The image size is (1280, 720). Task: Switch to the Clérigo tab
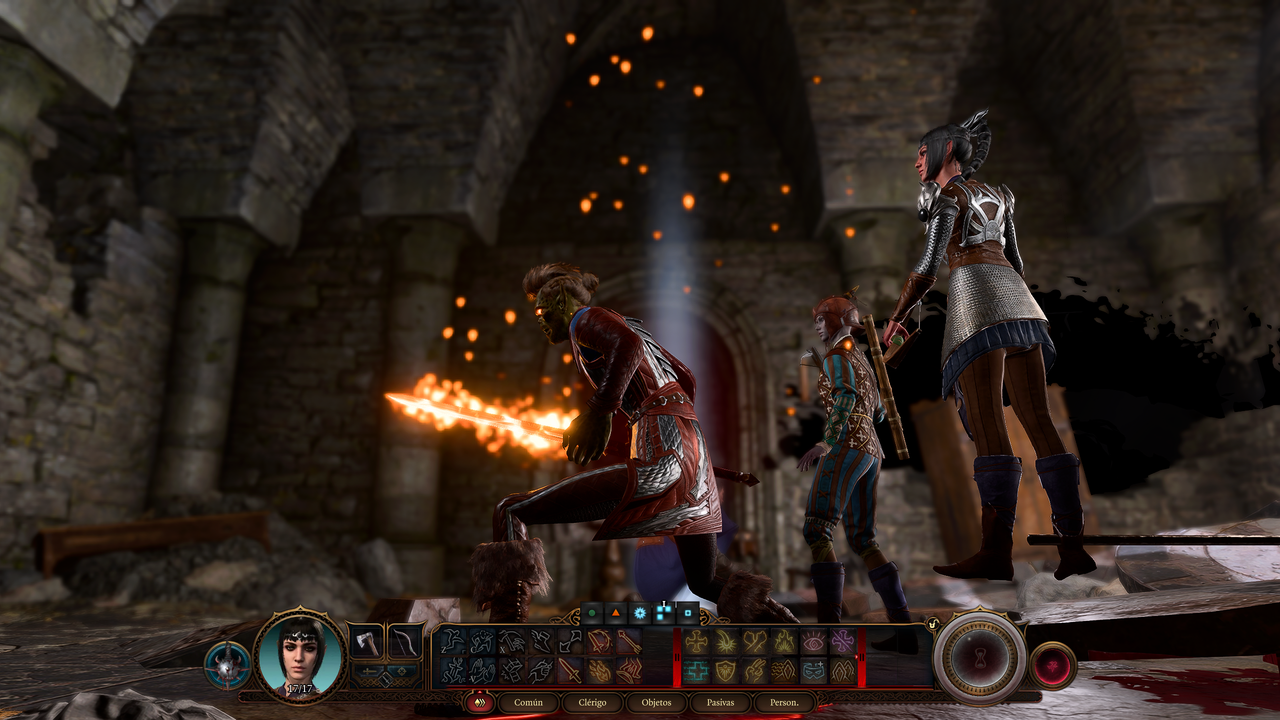592,702
